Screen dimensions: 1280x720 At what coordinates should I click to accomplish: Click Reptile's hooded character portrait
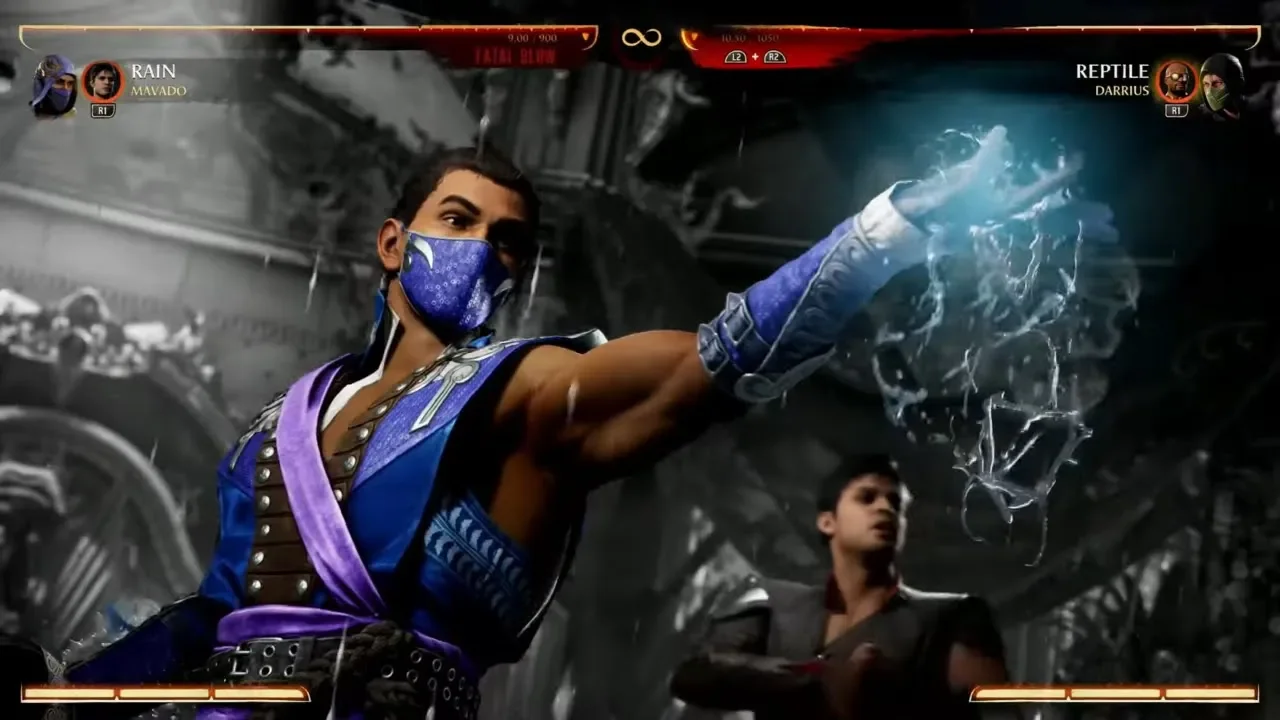tap(1222, 84)
